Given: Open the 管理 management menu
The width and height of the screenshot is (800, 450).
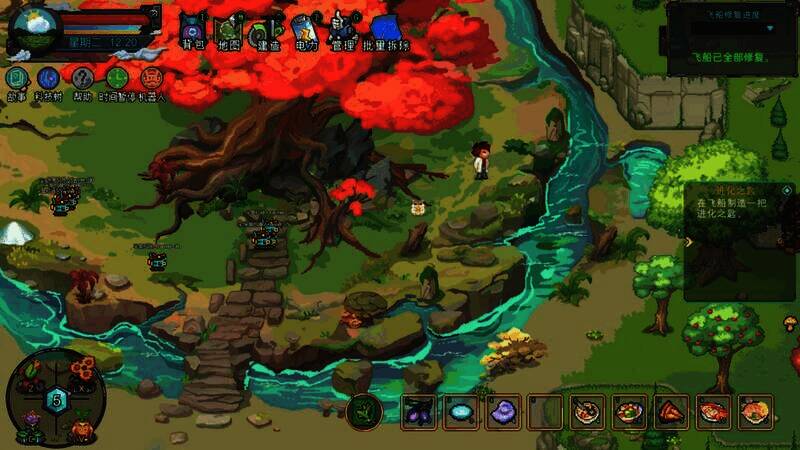Looking at the screenshot, I should [343, 30].
